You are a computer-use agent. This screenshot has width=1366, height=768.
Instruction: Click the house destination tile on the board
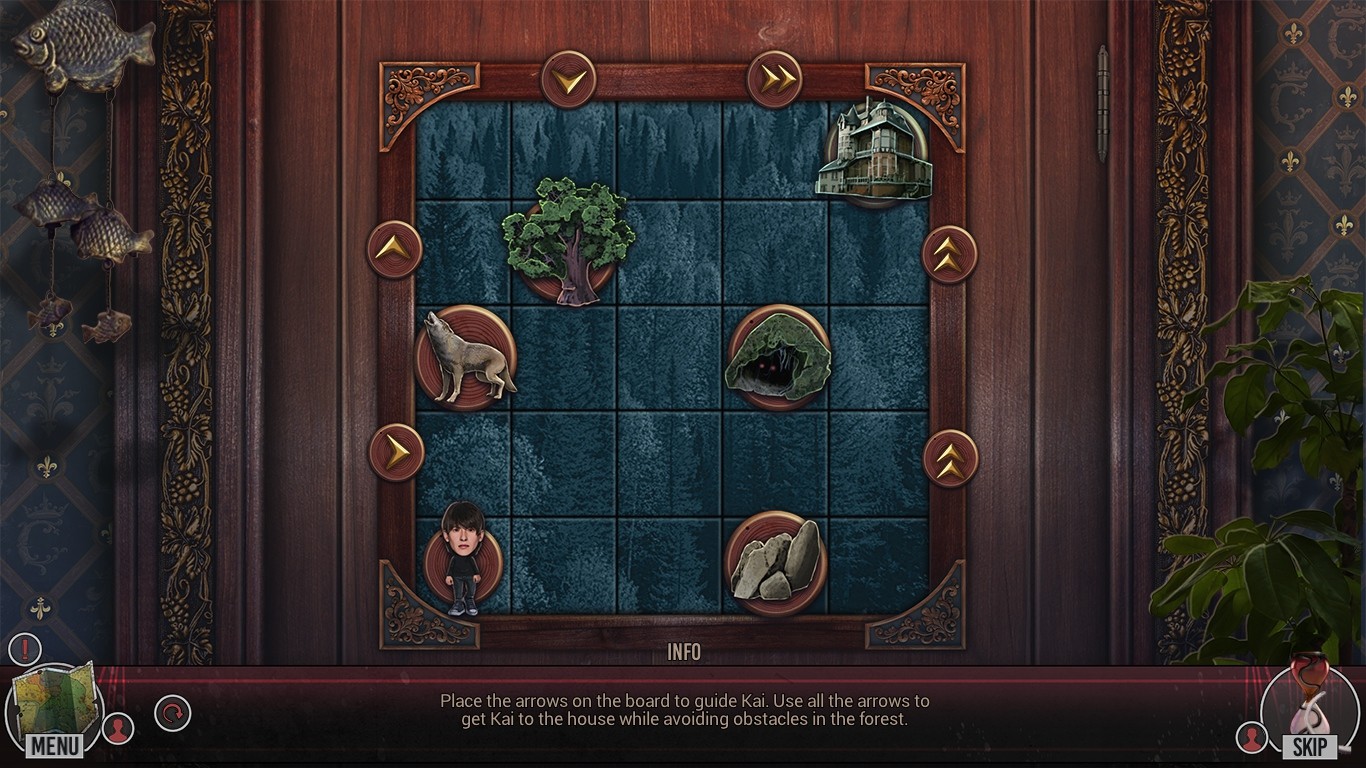[876, 151]
